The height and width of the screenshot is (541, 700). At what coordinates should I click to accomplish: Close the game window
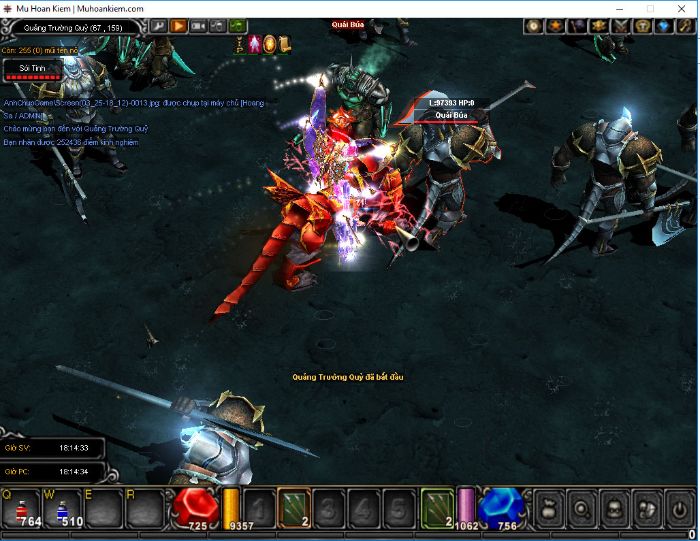(x=679, y=8)
